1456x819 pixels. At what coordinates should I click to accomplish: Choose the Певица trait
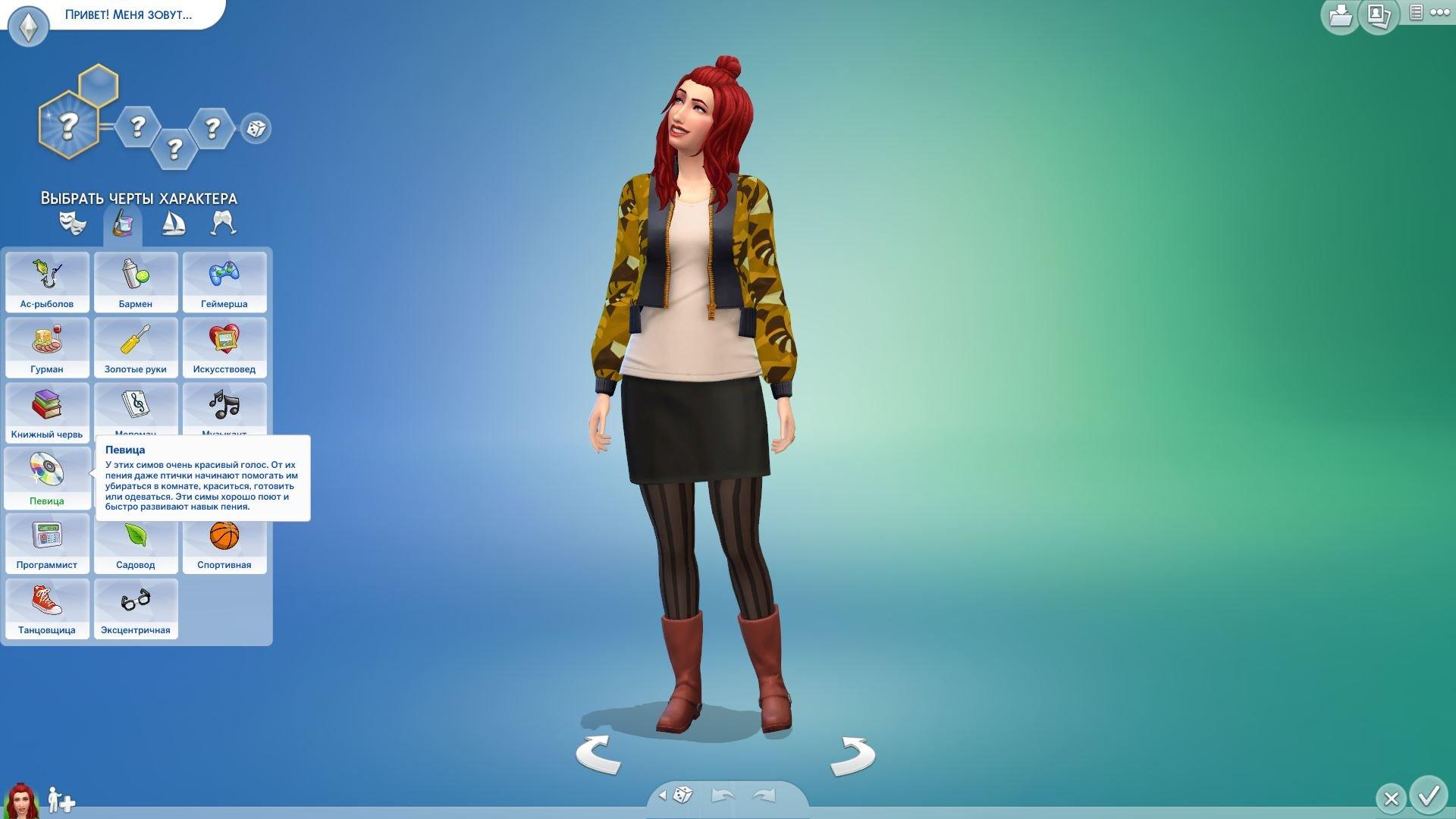pos(47,477)
